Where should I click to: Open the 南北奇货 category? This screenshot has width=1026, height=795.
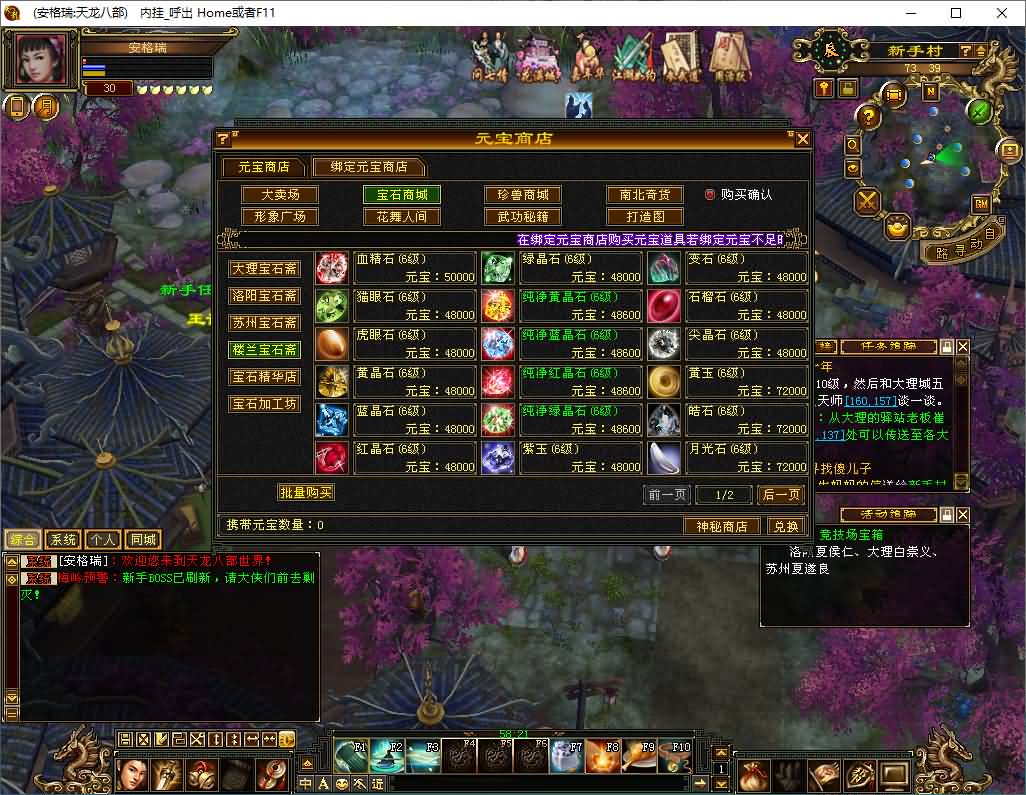pos(644,195)
